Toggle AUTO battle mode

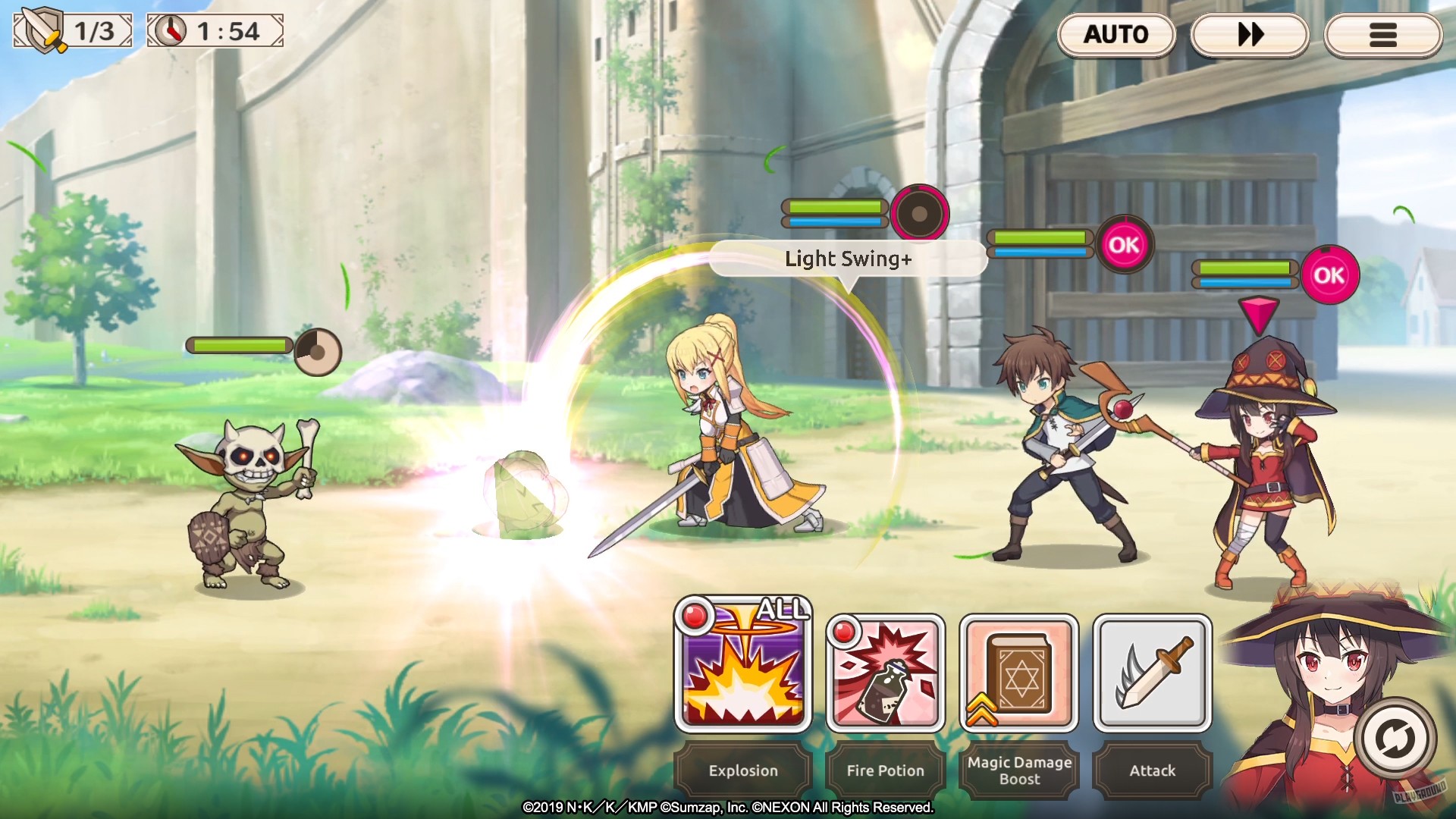coord(1117,35)
